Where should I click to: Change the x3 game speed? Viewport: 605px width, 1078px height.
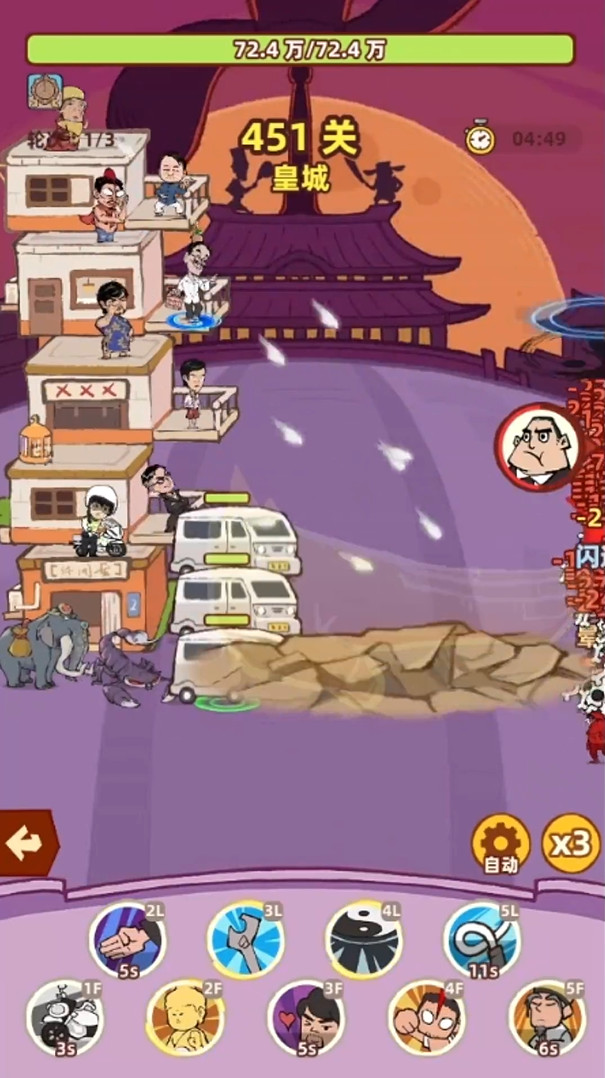point(570,843)
